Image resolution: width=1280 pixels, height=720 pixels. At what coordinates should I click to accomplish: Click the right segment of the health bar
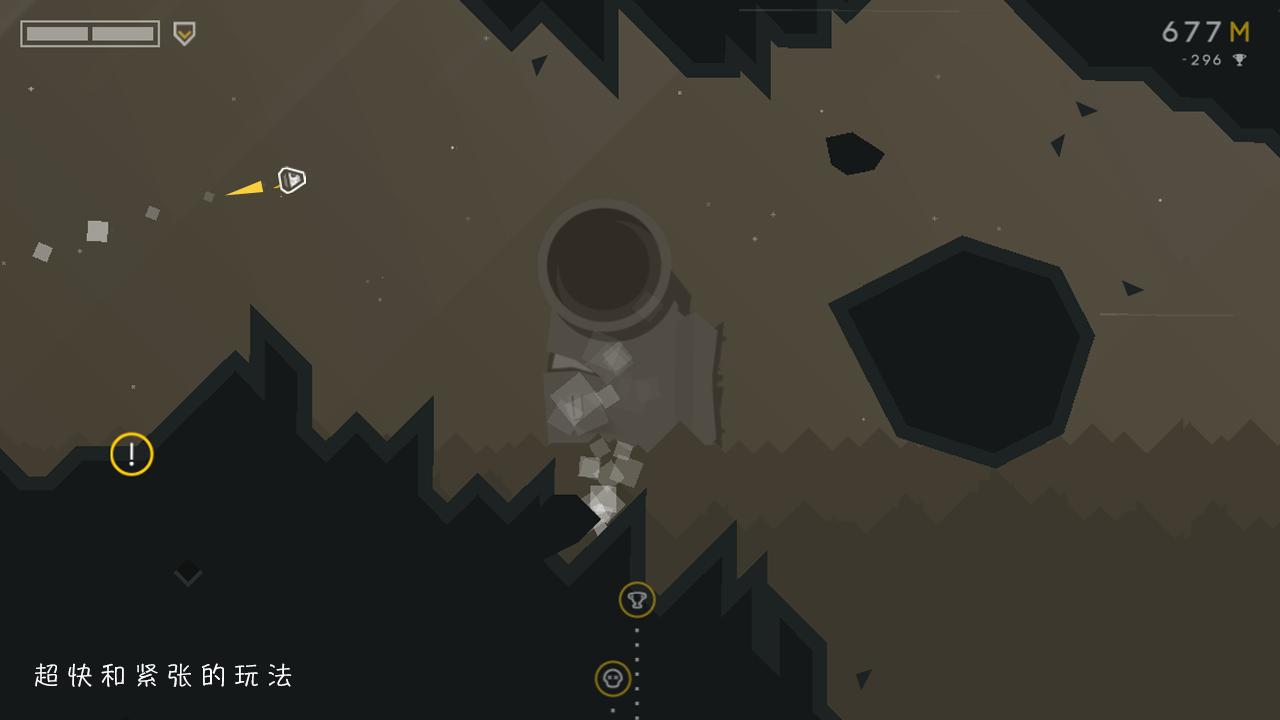coord(120,32)
